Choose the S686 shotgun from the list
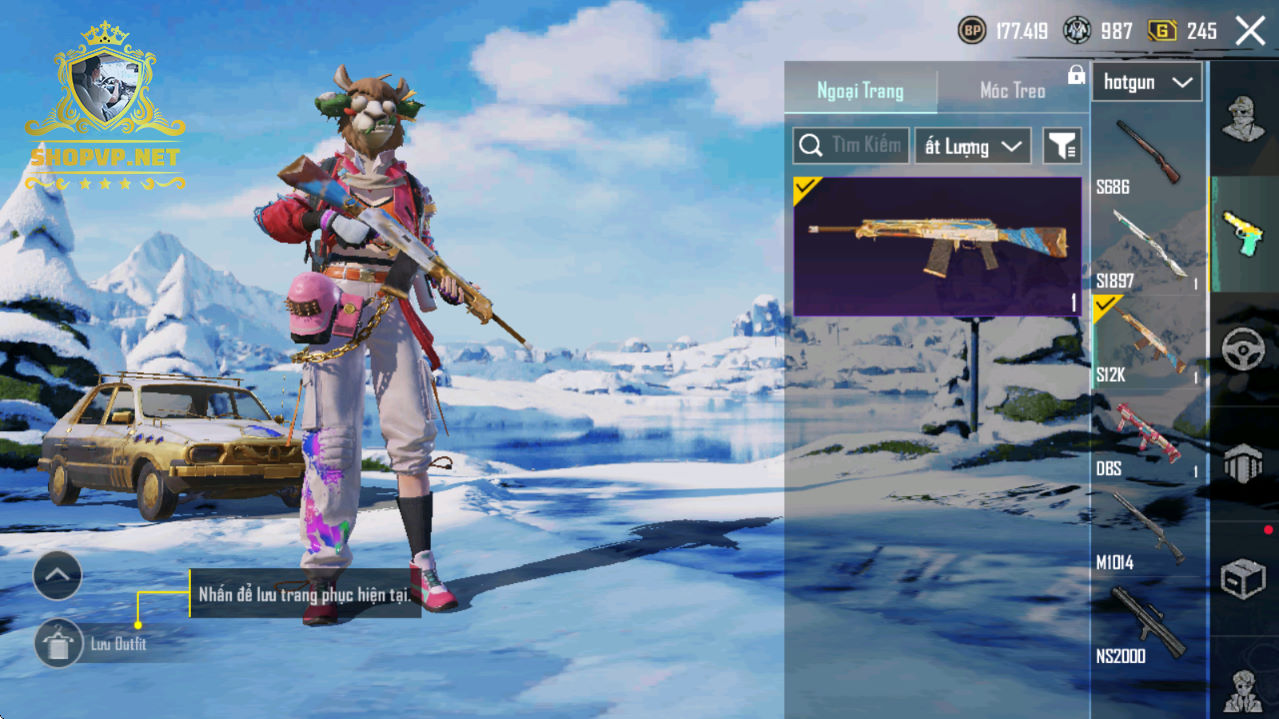 click(x=1146, y=156)
